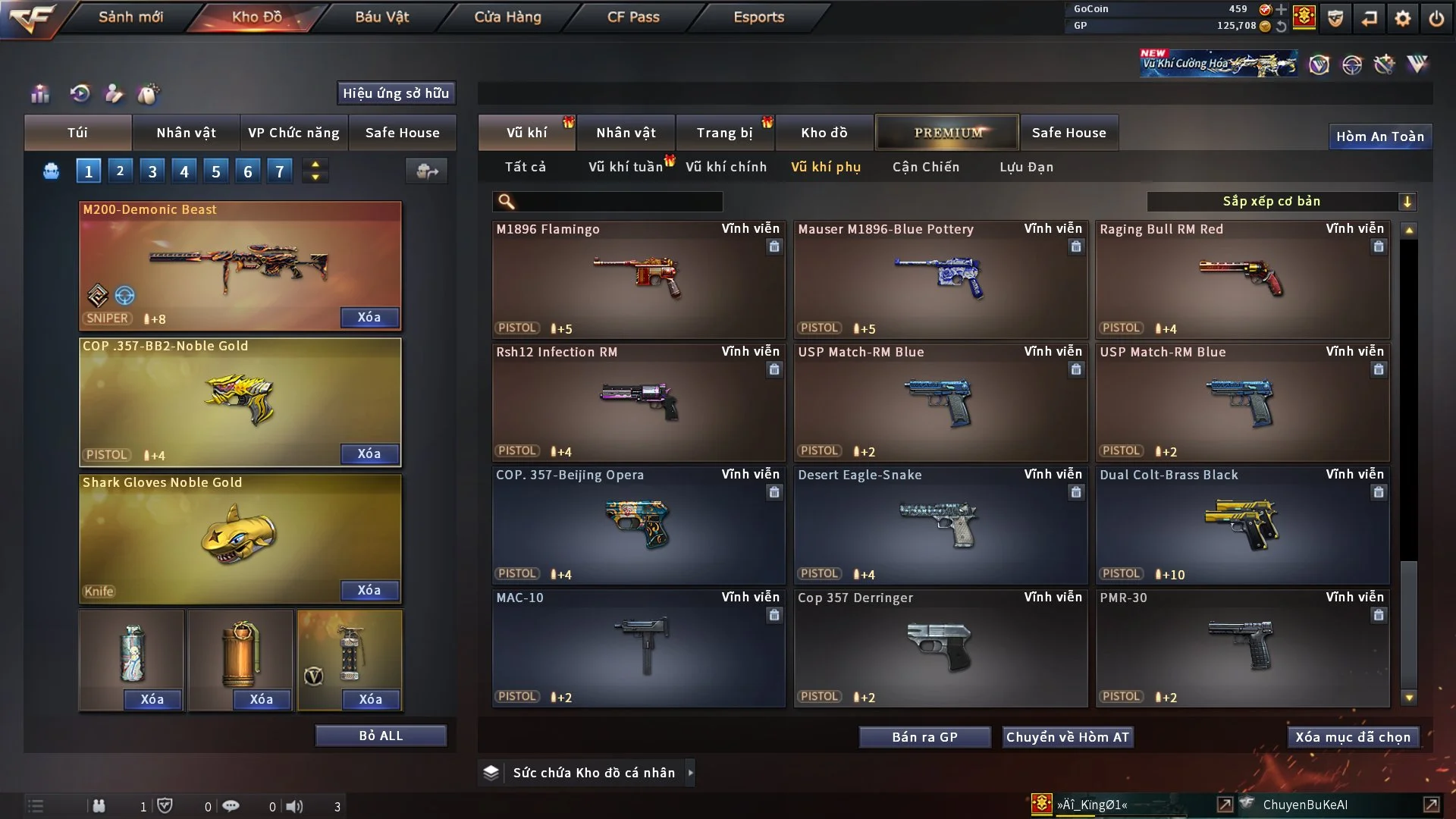Open the Sắp xếp cơ bản dropdown
Screen dimensions: 1456x819
(x=1281, y=202)
